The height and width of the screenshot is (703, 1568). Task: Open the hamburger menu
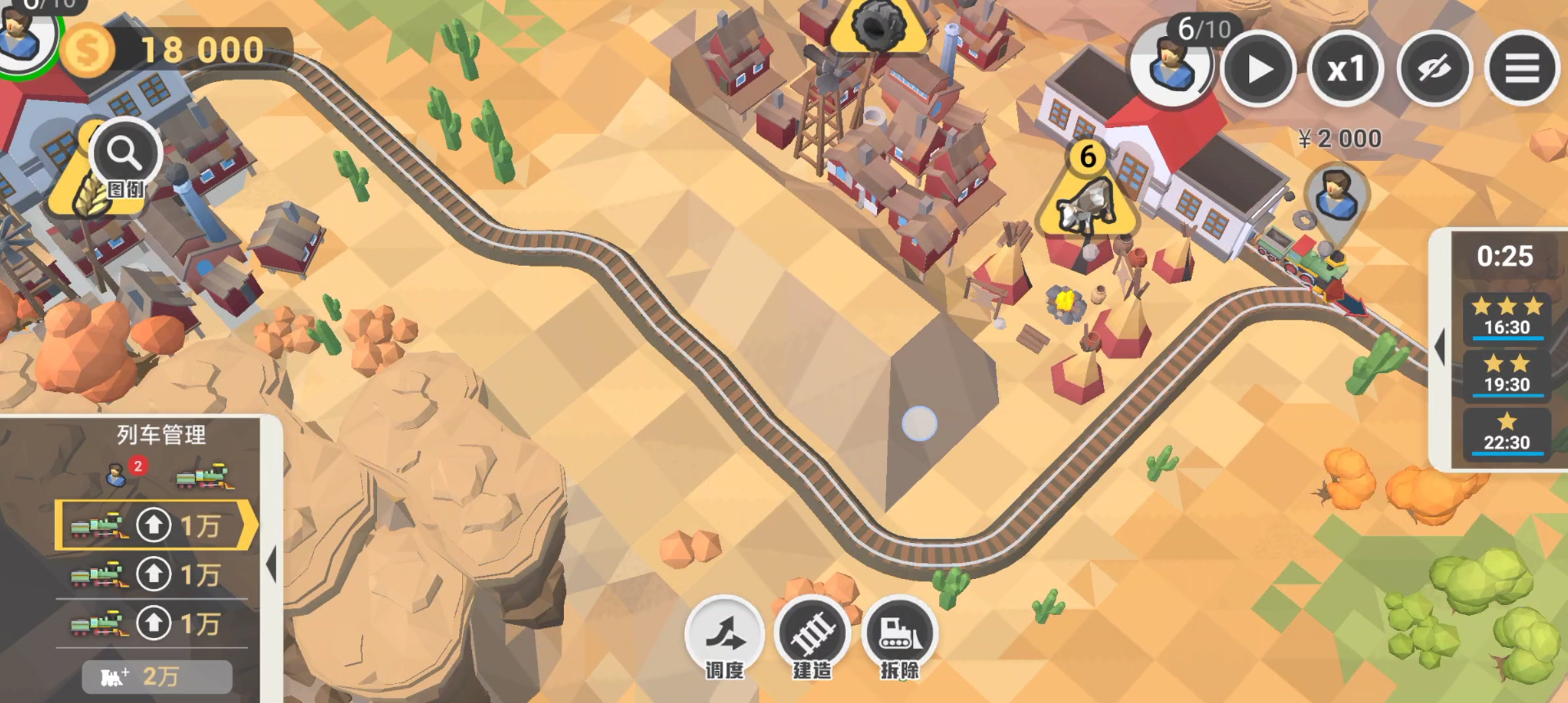click(1522, 69)
